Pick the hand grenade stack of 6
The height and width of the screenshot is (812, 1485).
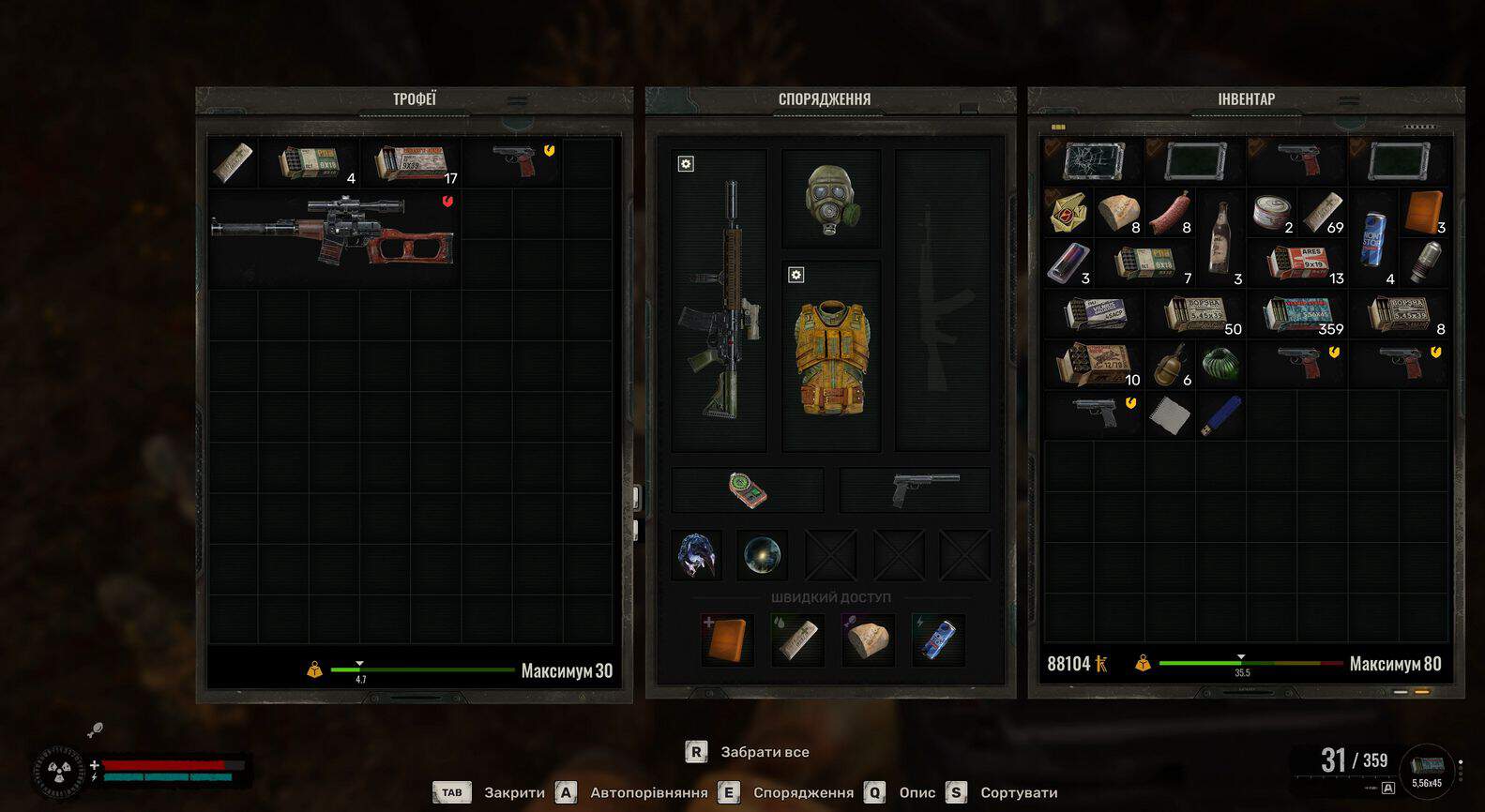coord(1169,366)
